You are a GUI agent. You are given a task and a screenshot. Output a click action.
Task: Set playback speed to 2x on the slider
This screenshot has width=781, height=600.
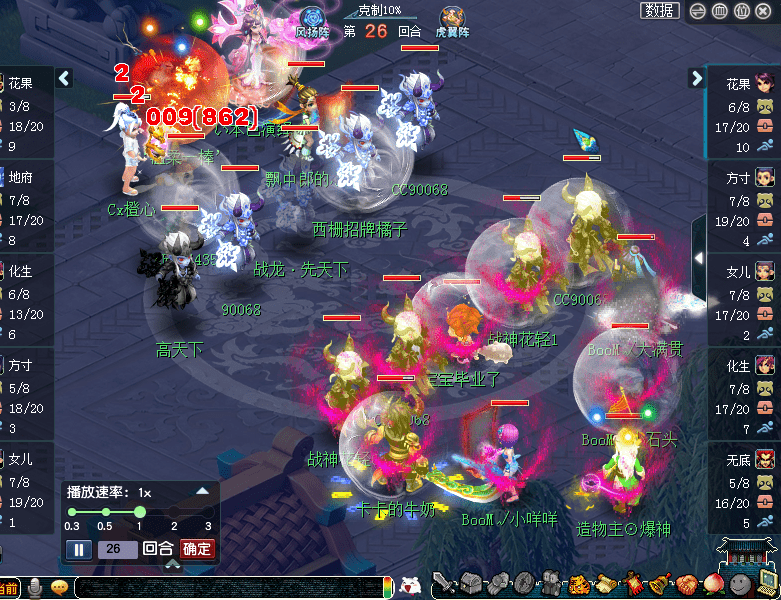173,511
